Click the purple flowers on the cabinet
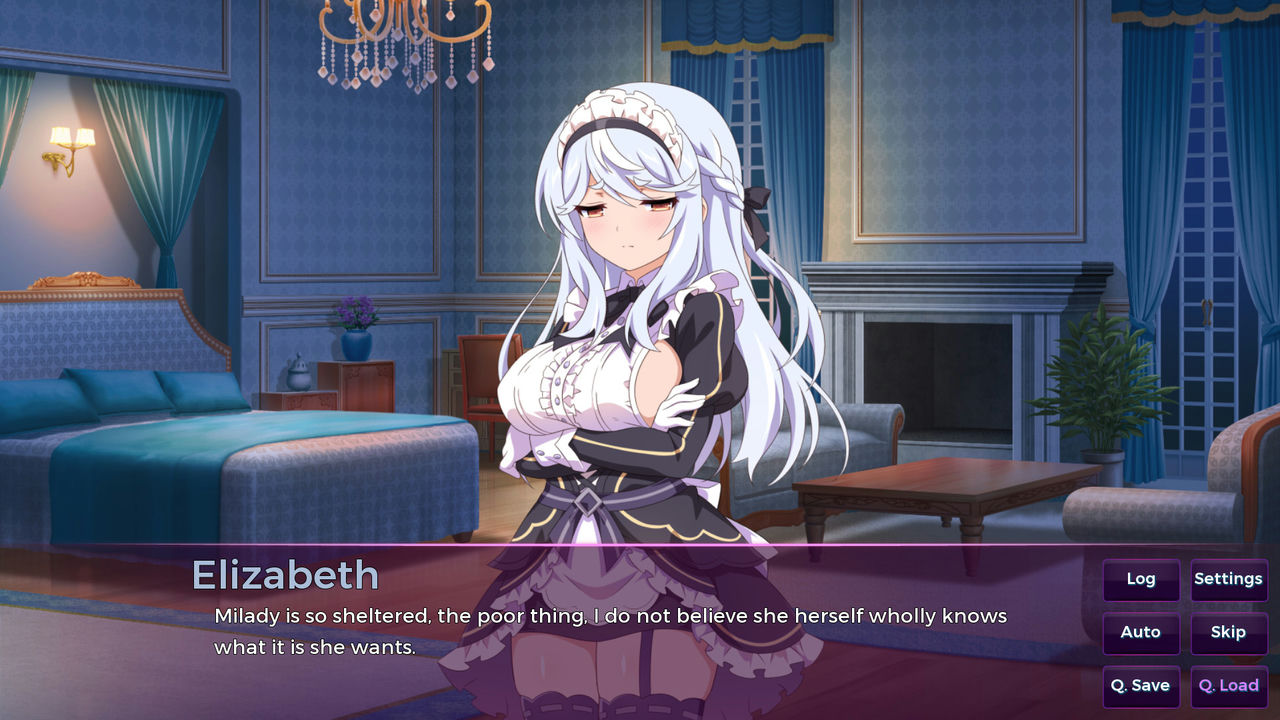This screenshot has width=1280, height=720. tap(355, 310)
